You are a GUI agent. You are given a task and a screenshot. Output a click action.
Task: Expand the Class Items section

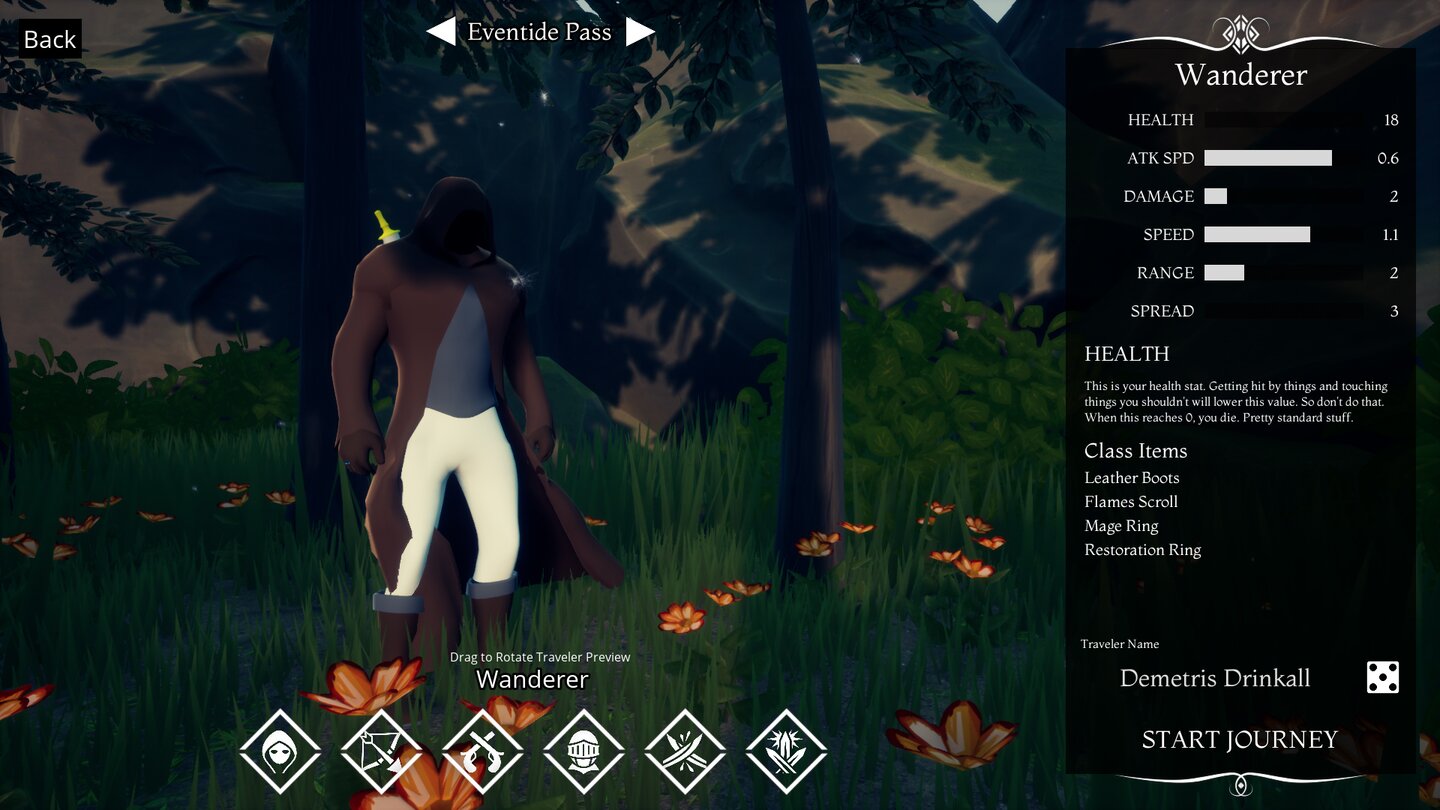1136,451
